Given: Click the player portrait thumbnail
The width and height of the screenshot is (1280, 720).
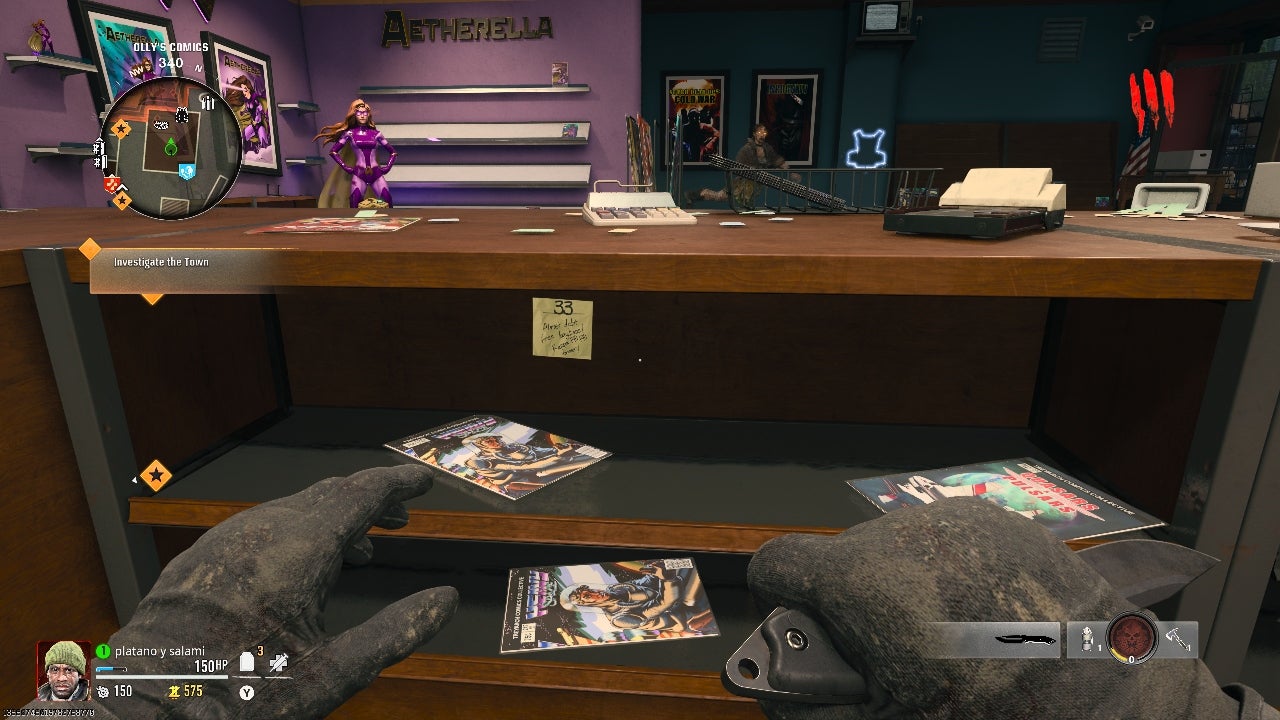Looking at the screenshot, I should [x=62, y=671].
